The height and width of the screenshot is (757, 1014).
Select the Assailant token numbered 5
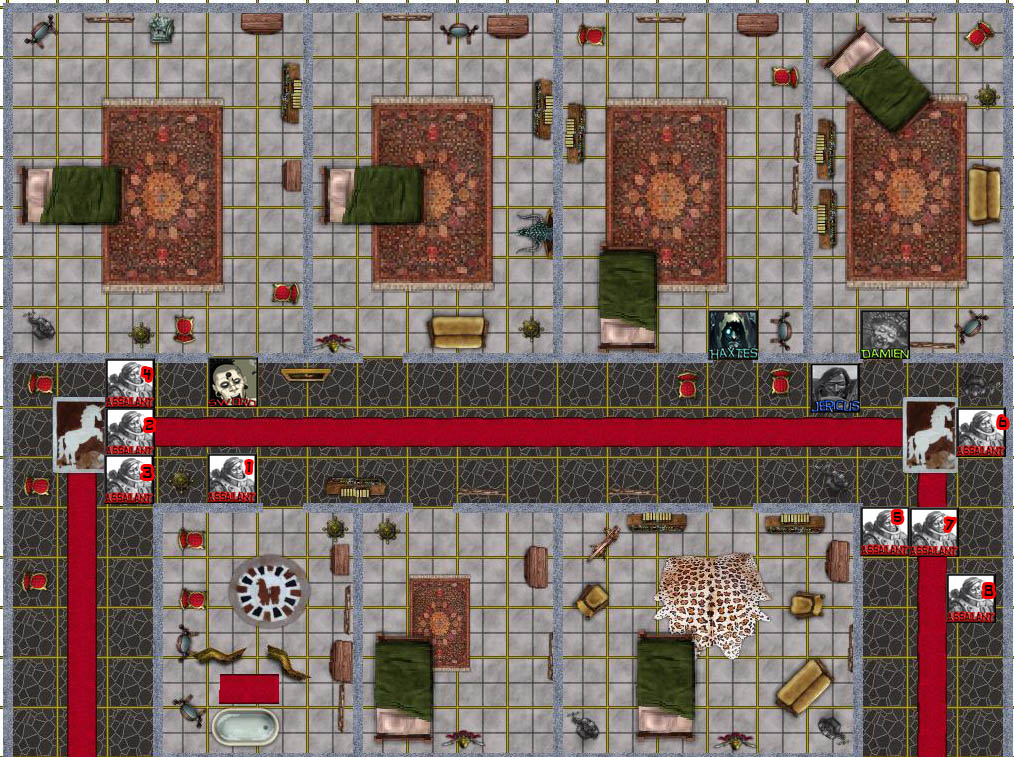tap(885, 532)
